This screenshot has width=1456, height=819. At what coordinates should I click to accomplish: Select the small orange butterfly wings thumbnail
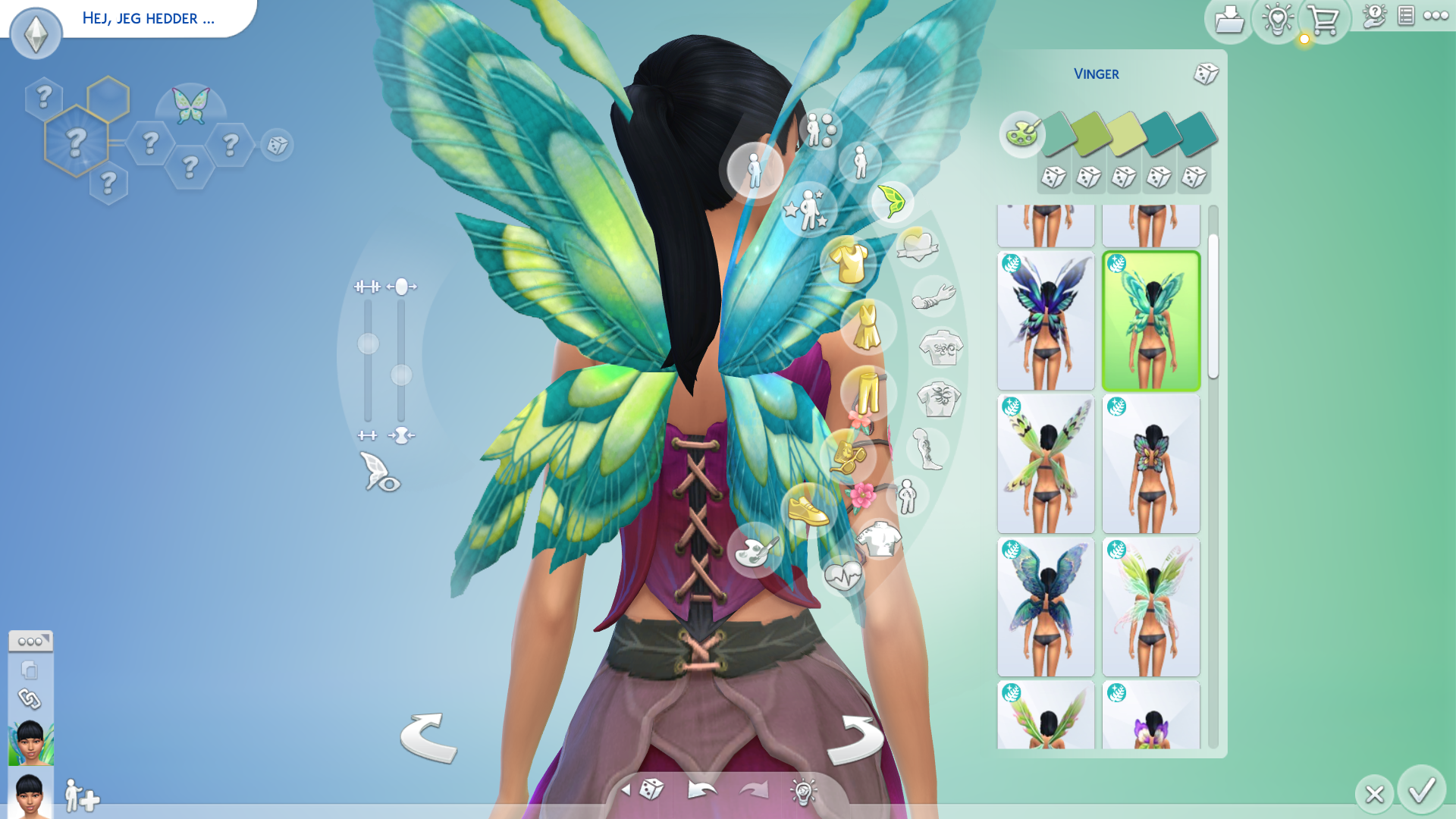1150,464
